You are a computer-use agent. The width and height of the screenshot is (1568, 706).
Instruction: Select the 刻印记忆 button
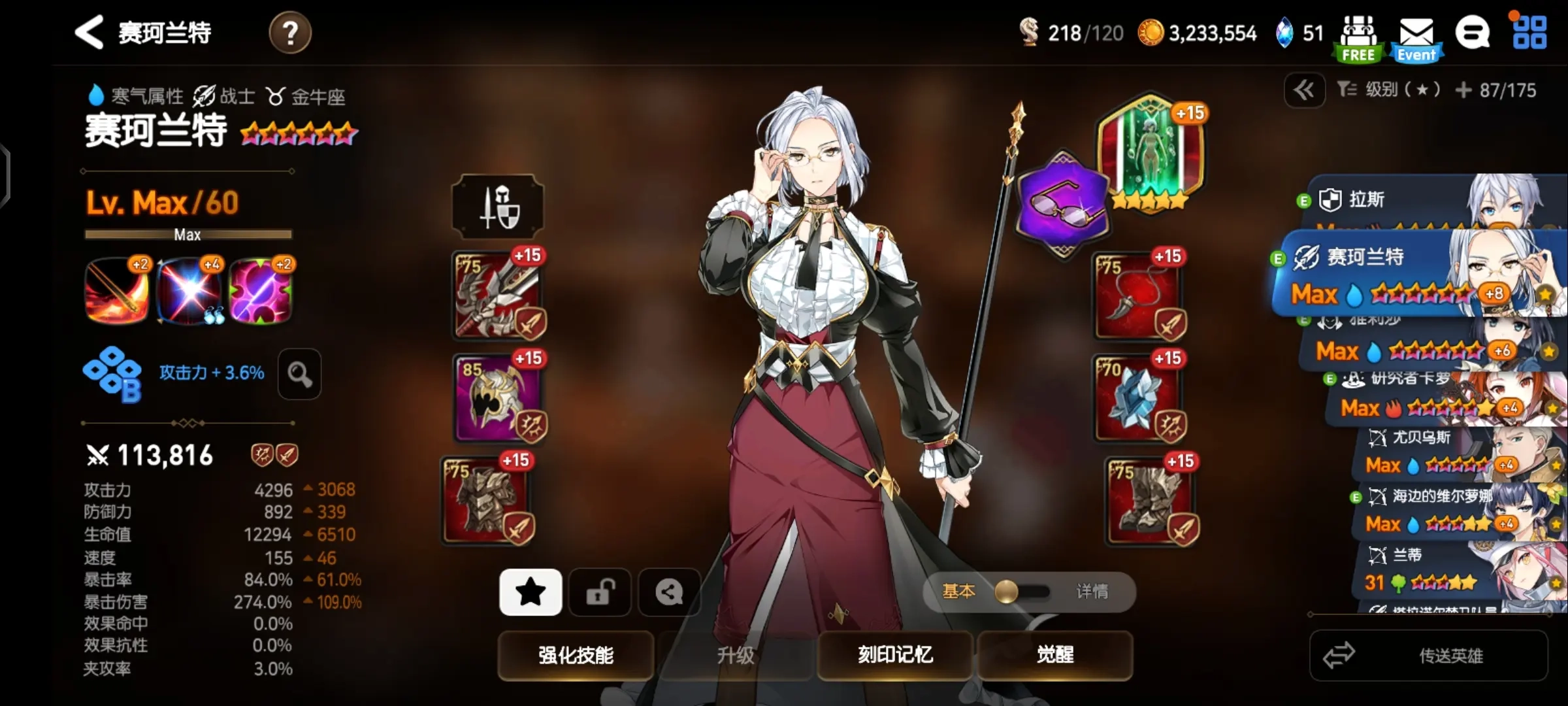tap(895, 655)
